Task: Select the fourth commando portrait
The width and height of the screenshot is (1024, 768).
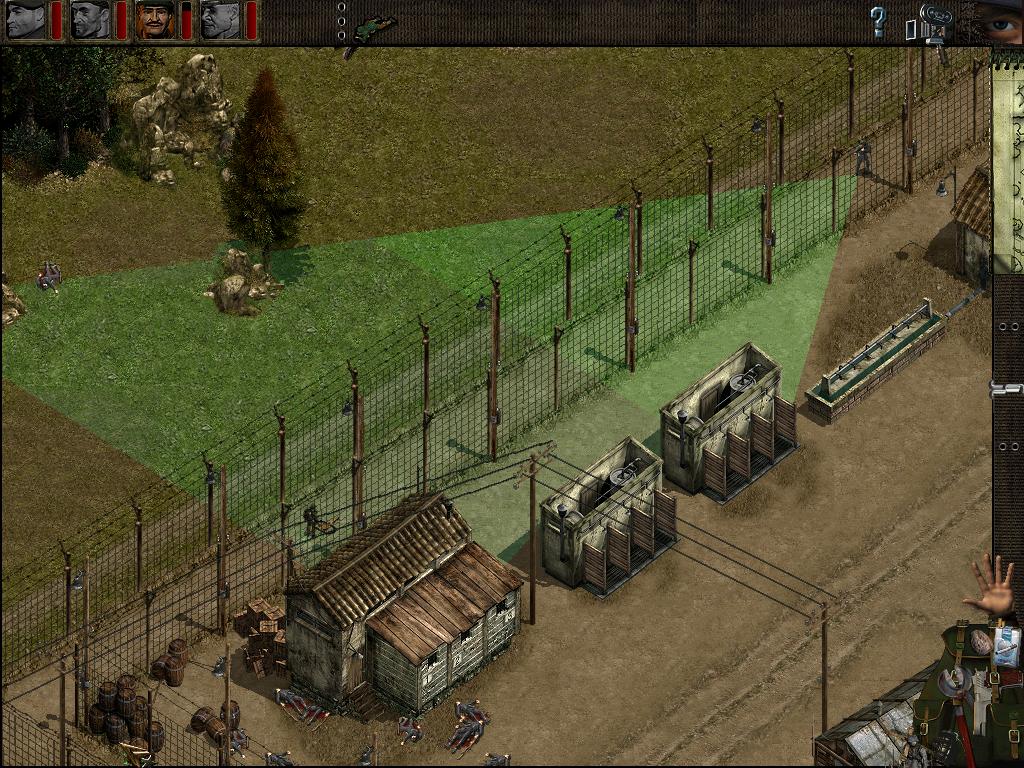Action: [220, 20]
